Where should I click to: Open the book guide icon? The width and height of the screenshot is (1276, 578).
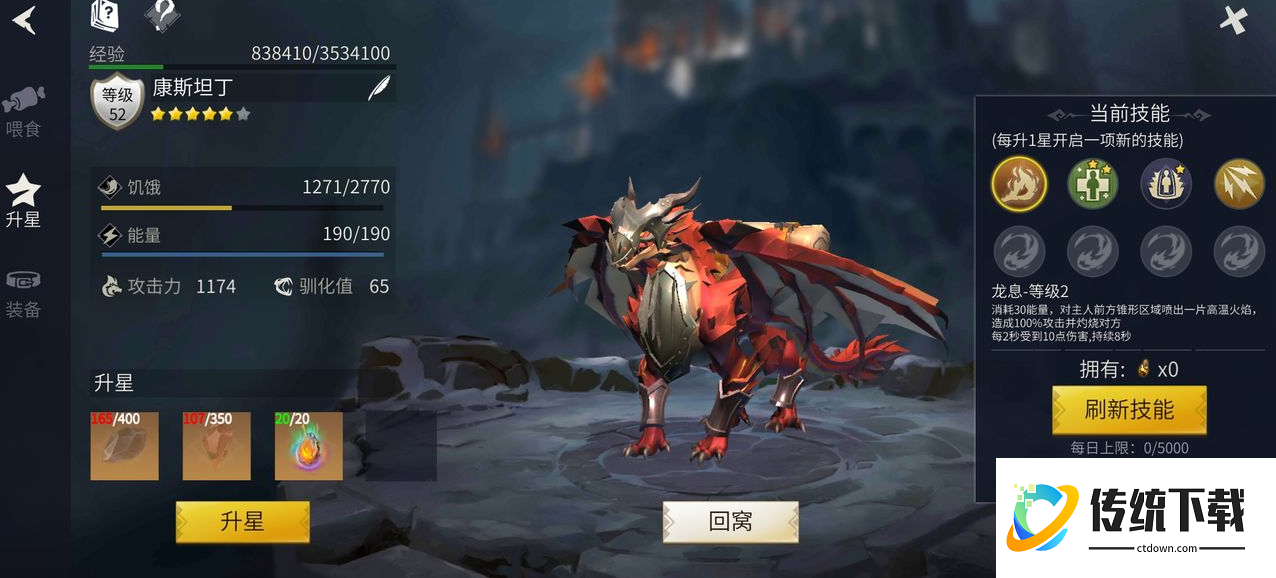[x=105, y=15]
